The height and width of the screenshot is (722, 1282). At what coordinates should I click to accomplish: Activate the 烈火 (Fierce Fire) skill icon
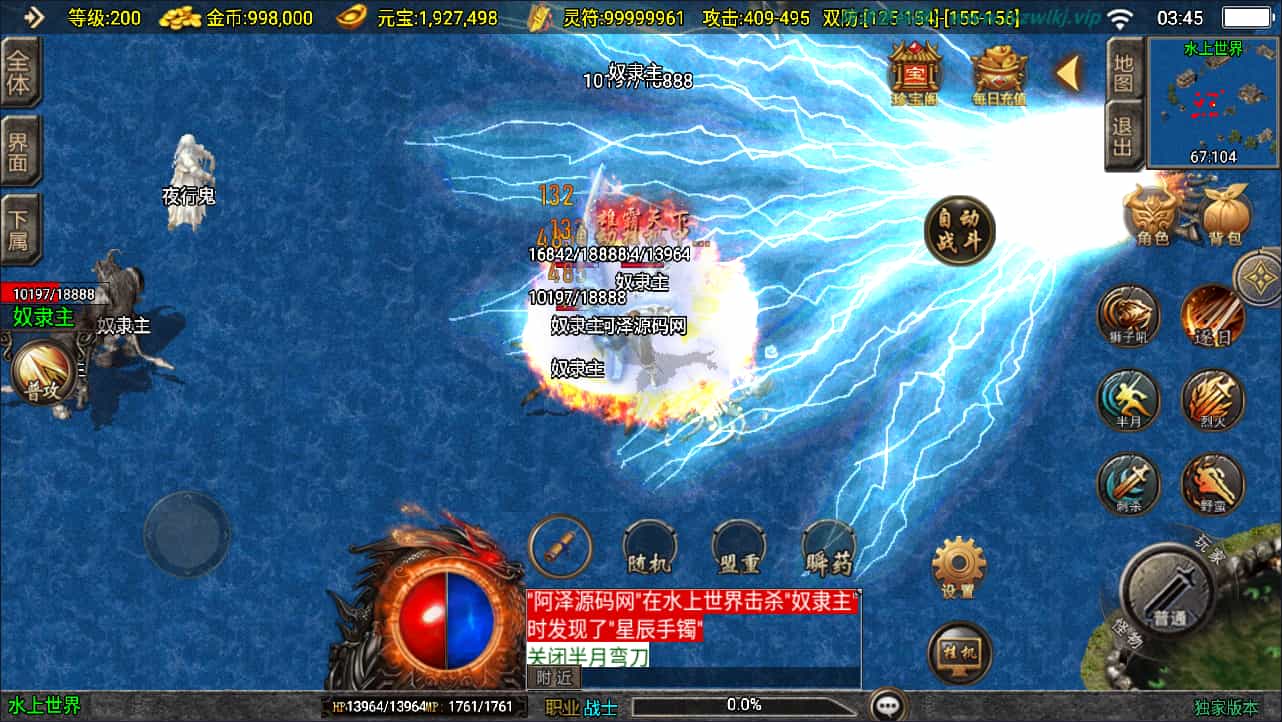[x=1213, y=400]
